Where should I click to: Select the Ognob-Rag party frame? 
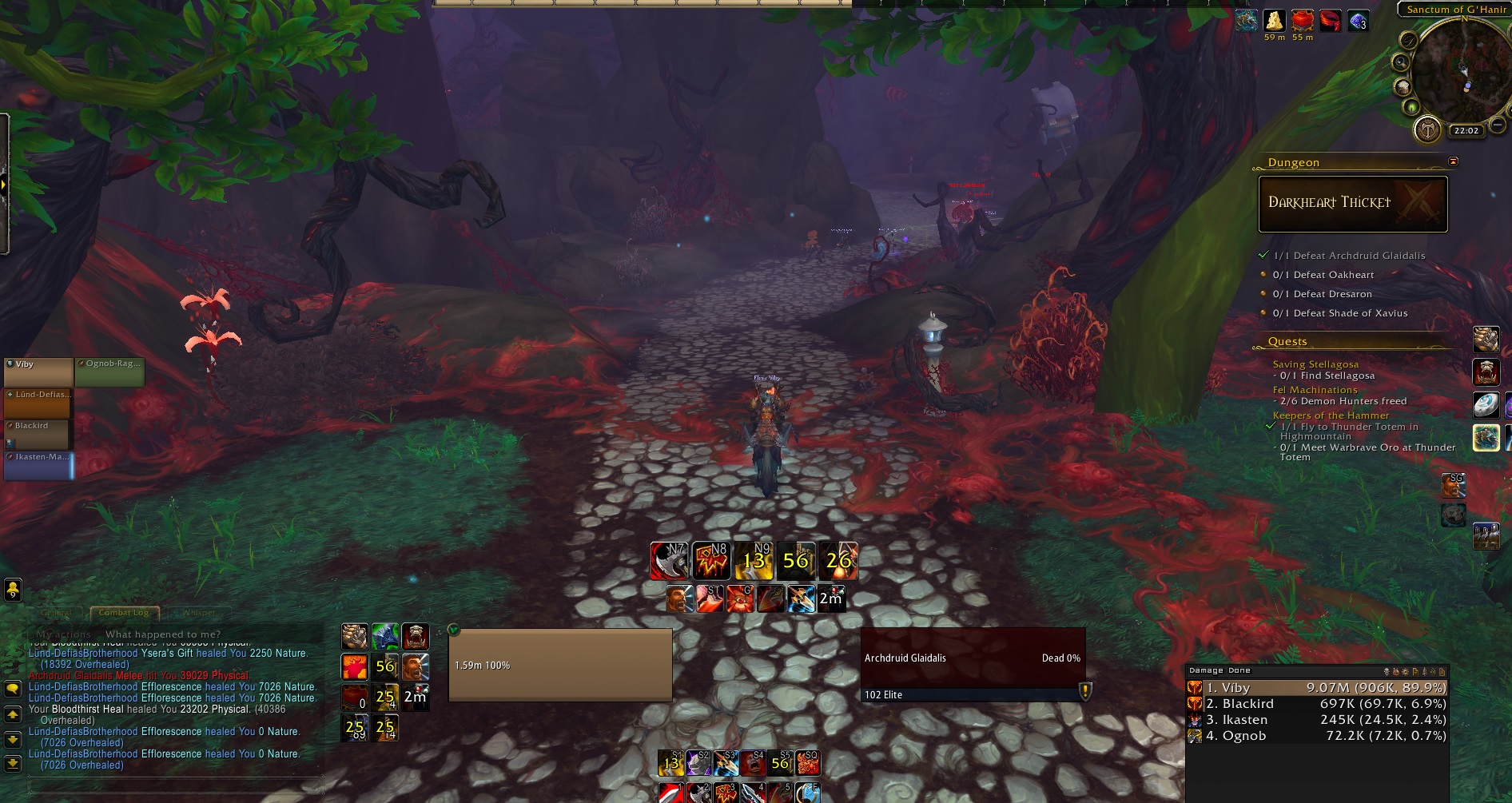click(x=109, y=372)
